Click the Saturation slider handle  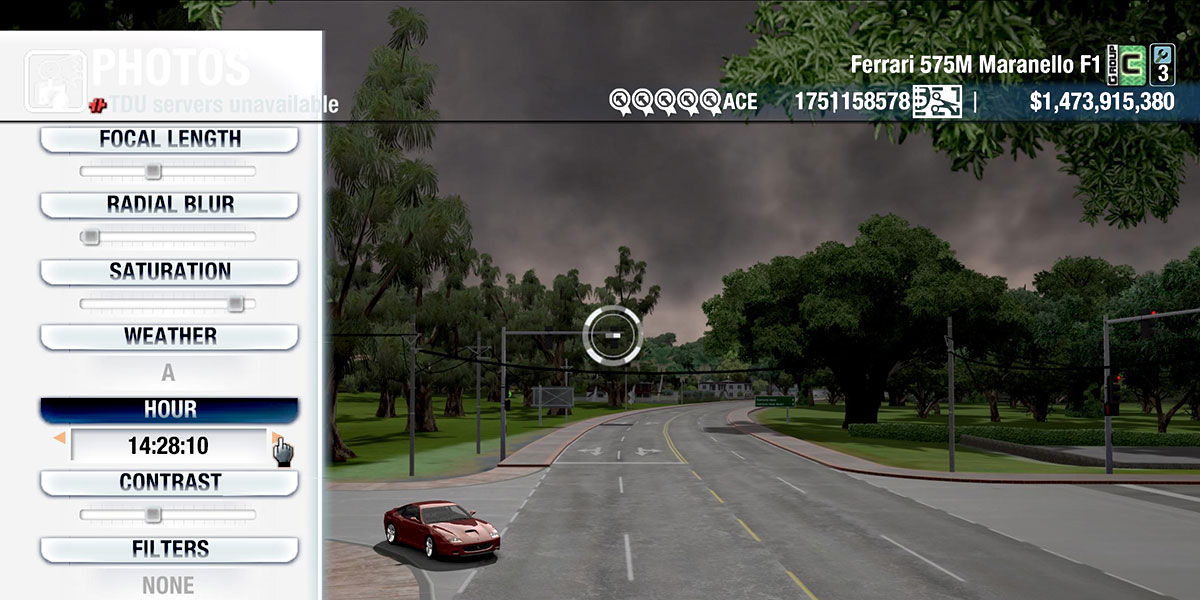click(x=235, y=303)
